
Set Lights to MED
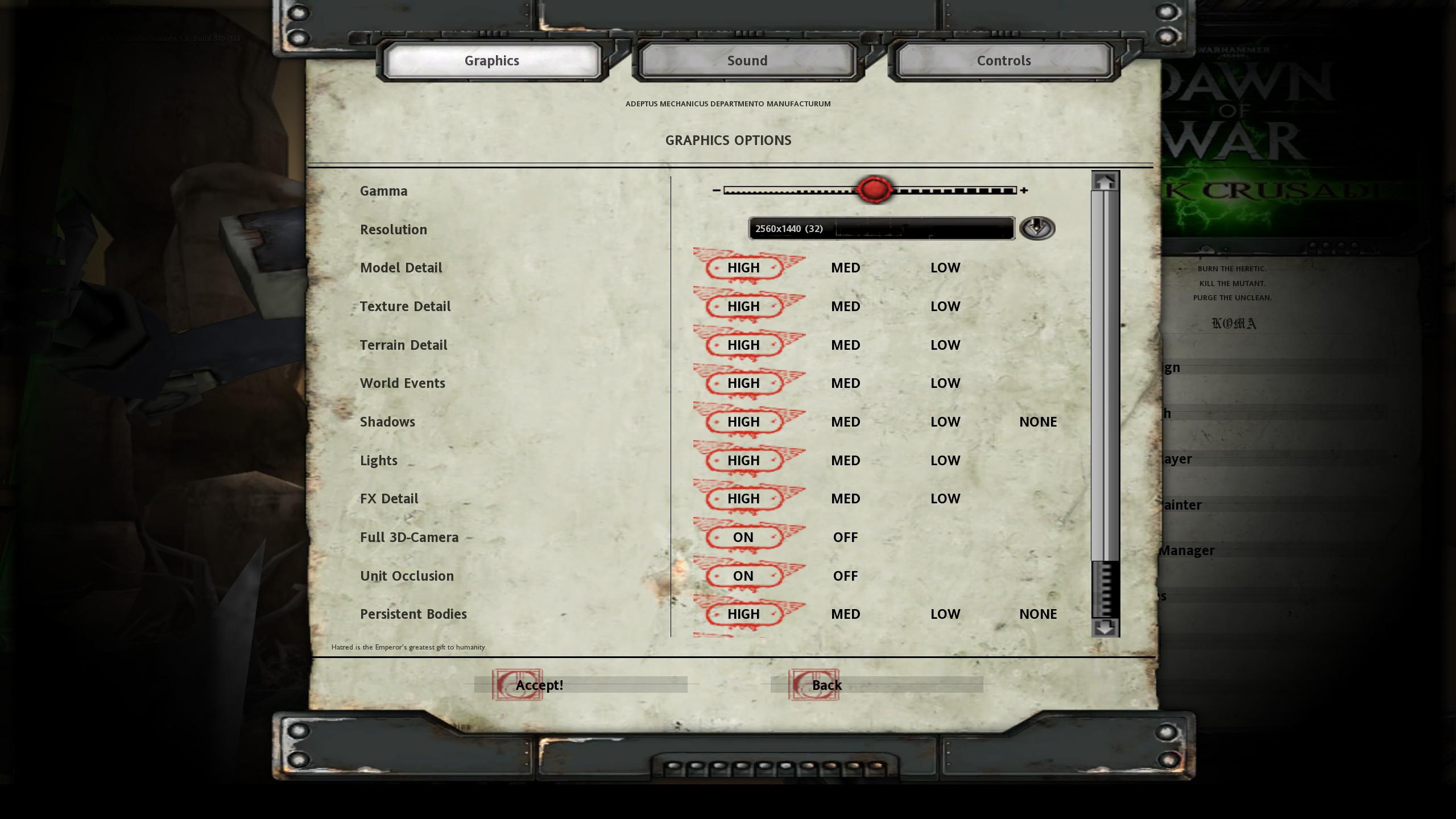click(845, 460)
